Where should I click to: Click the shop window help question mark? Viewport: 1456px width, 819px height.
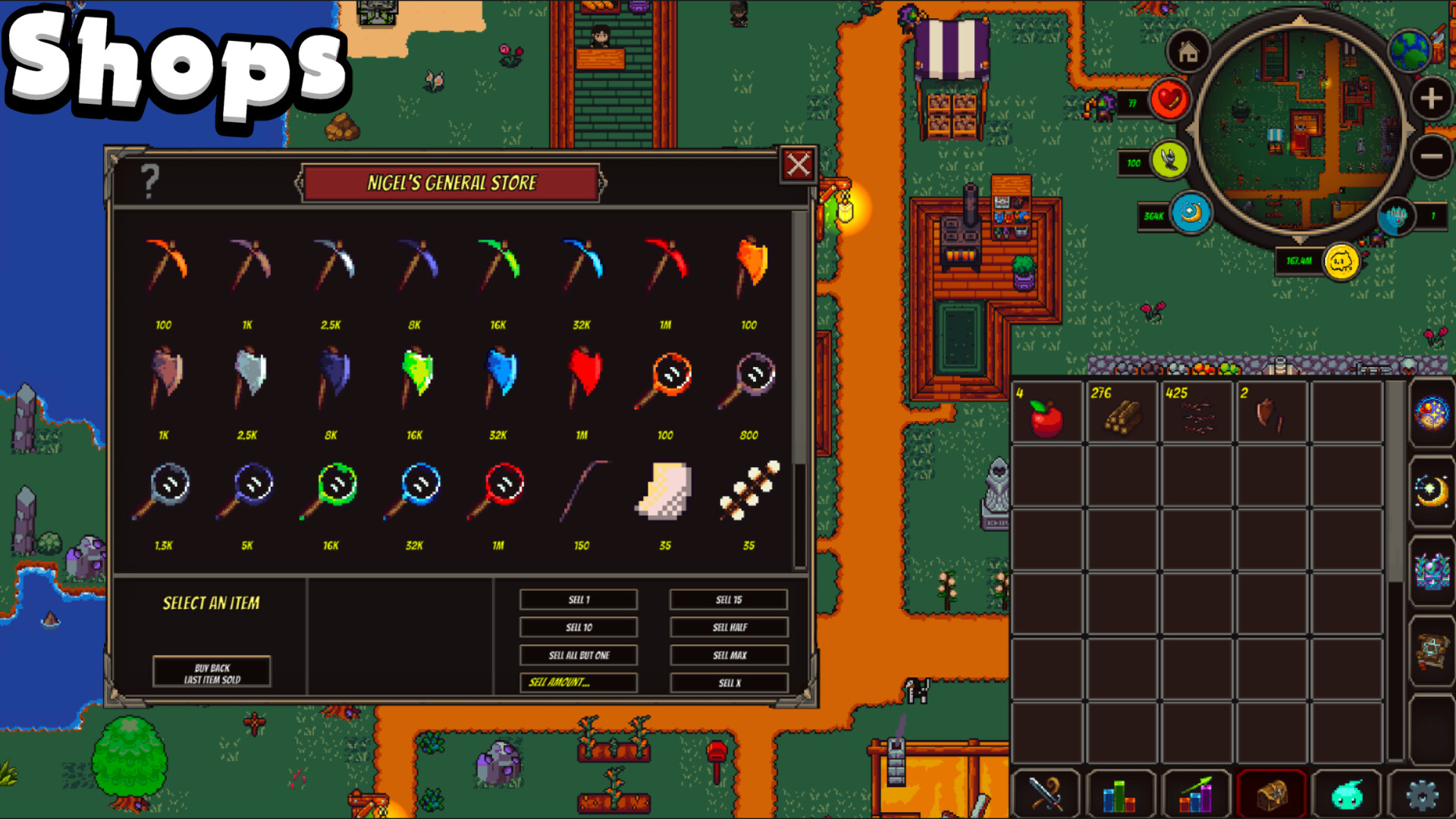(149, 181)
